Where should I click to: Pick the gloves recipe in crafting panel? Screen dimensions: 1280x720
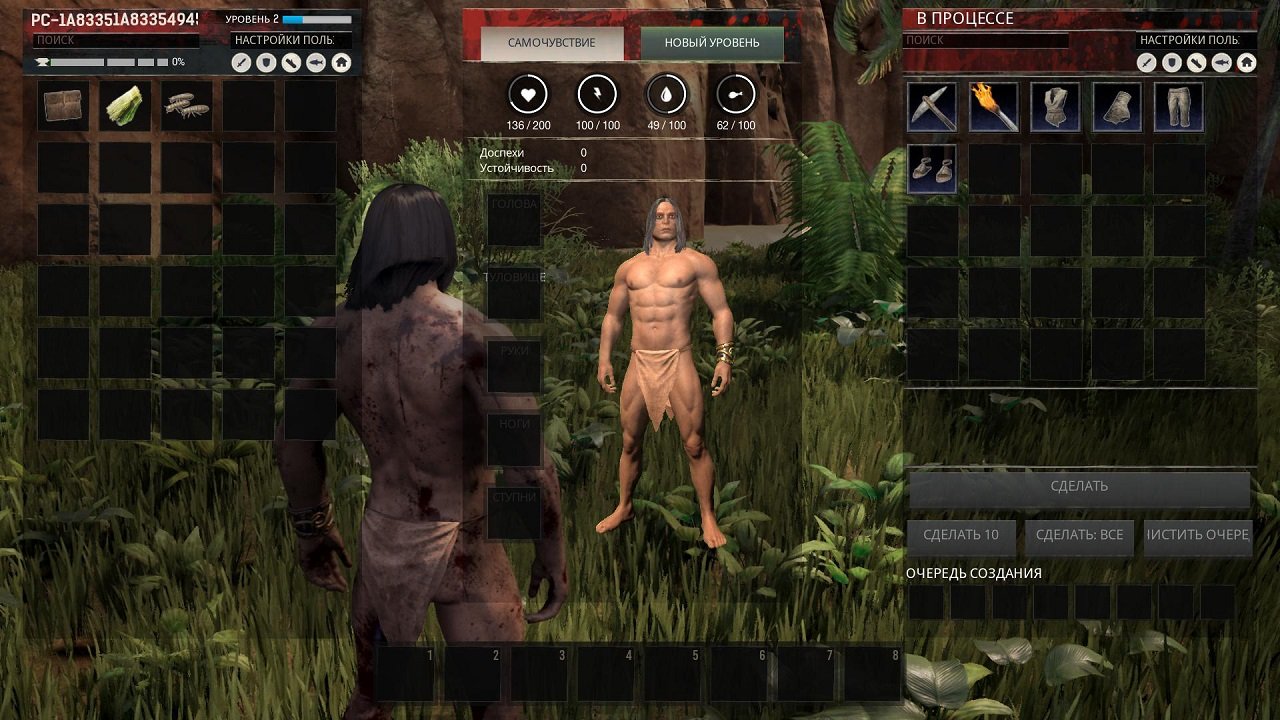point(1117,107)
